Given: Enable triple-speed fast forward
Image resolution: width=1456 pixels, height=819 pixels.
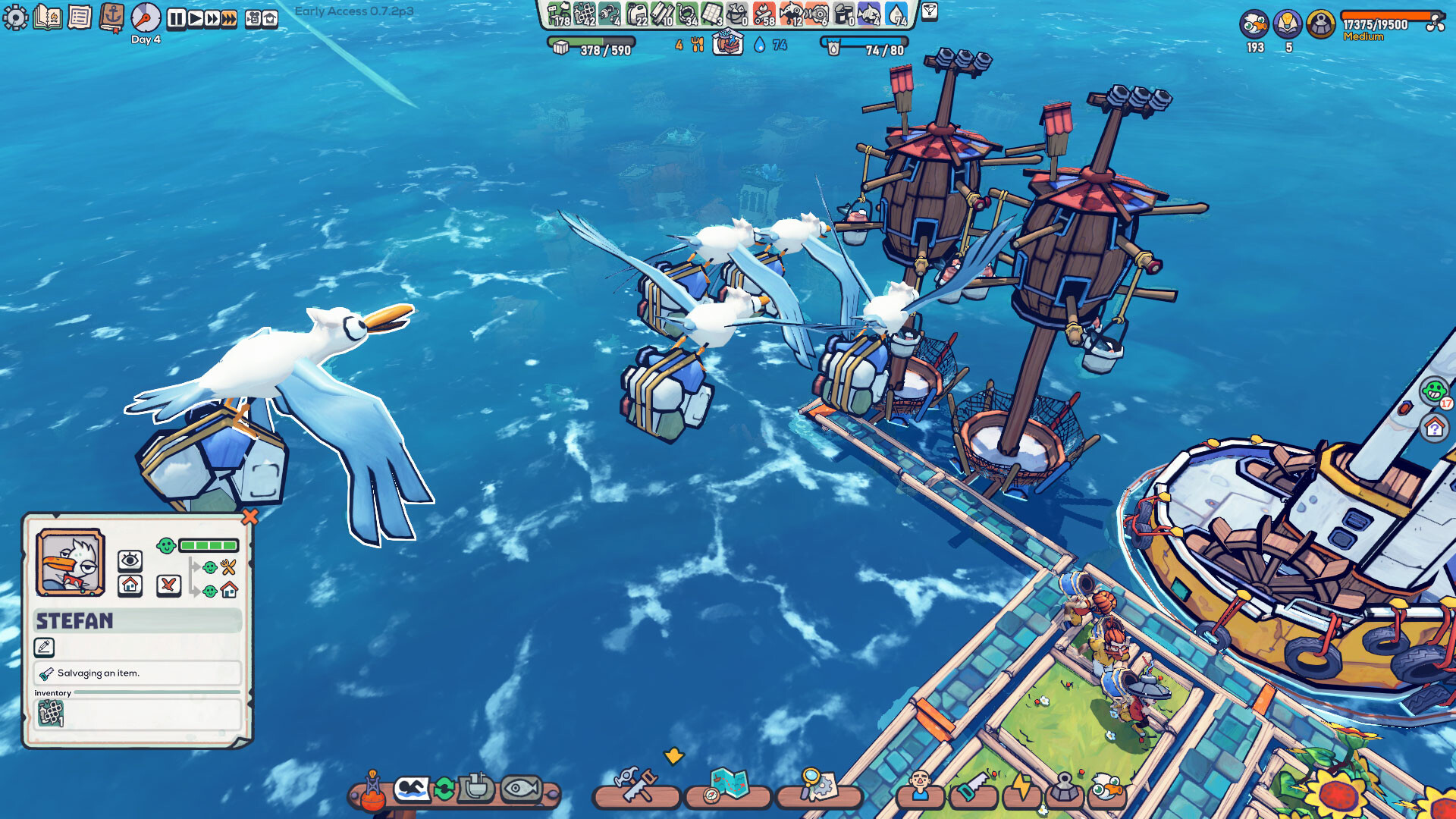Looking at the screenshot, I should click(227, 19).
